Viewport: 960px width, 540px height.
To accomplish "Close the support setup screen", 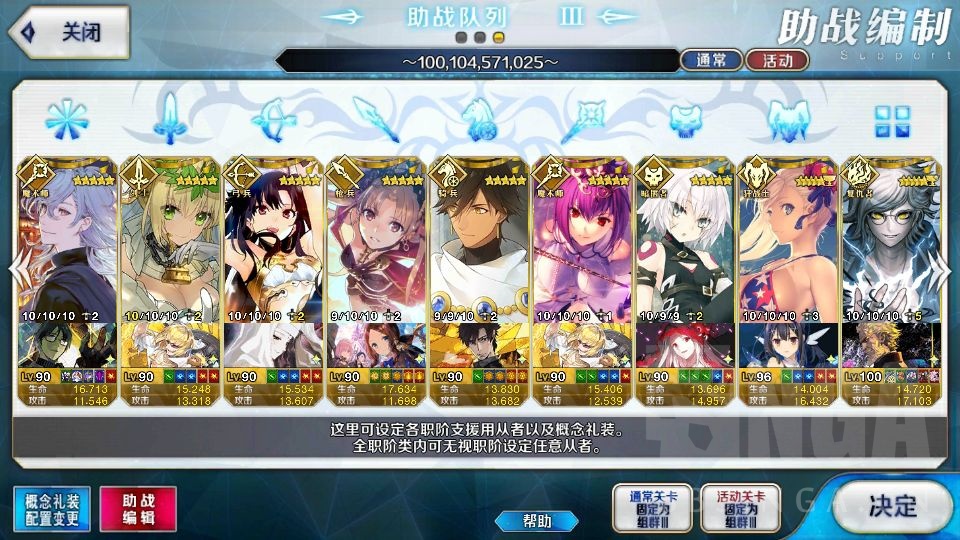I will click(66, 32).
